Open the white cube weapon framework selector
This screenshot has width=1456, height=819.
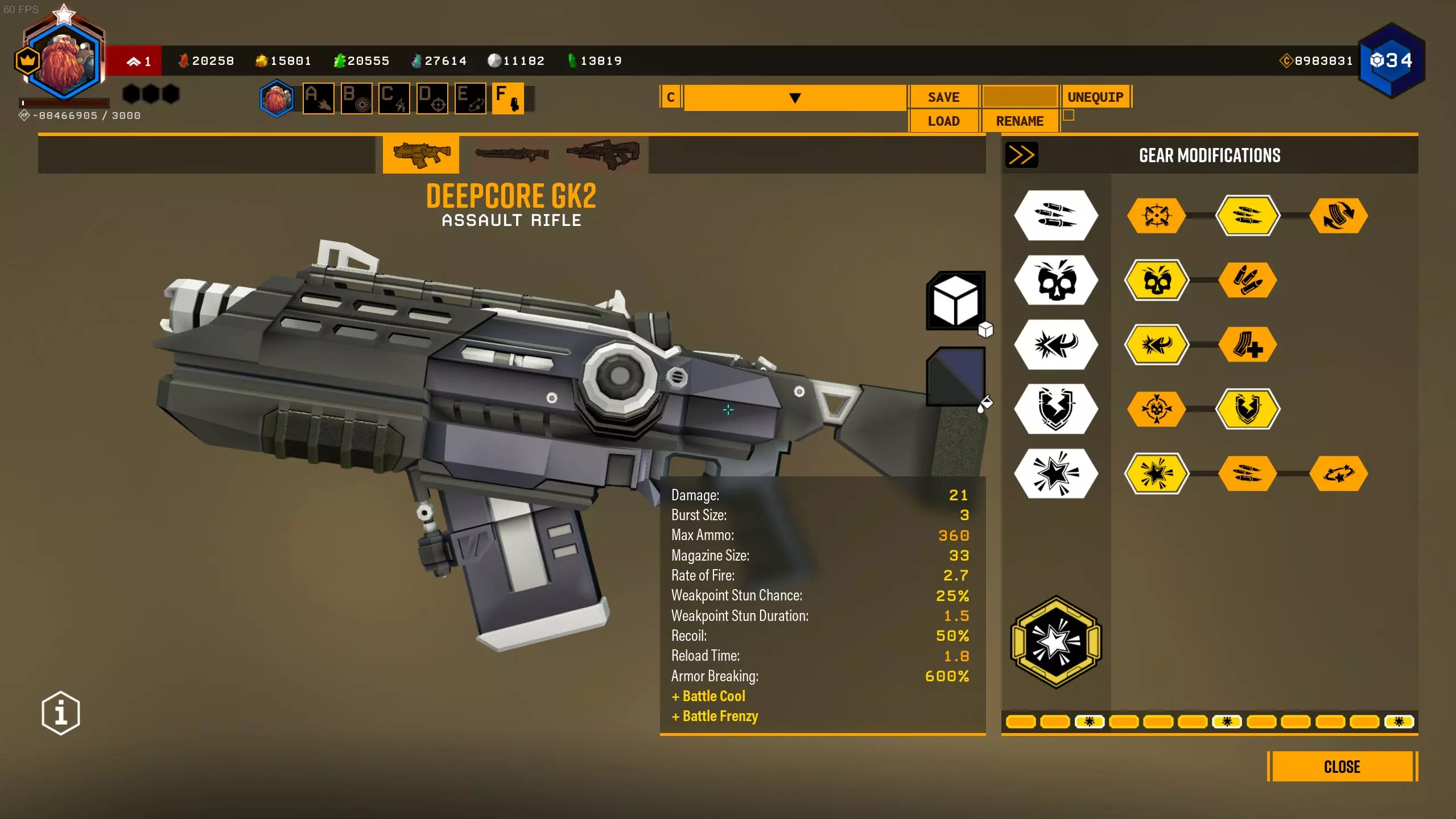(956, 301)
